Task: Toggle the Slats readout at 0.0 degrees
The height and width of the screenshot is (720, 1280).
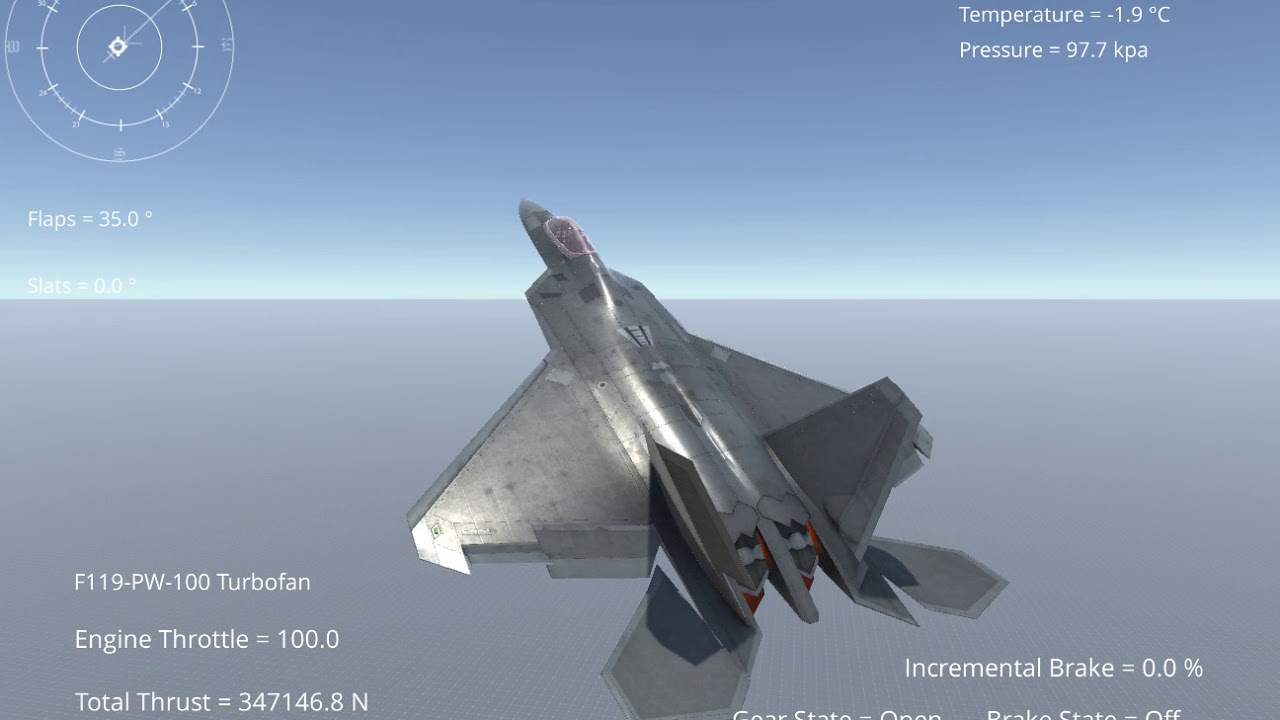Action: 80,286
